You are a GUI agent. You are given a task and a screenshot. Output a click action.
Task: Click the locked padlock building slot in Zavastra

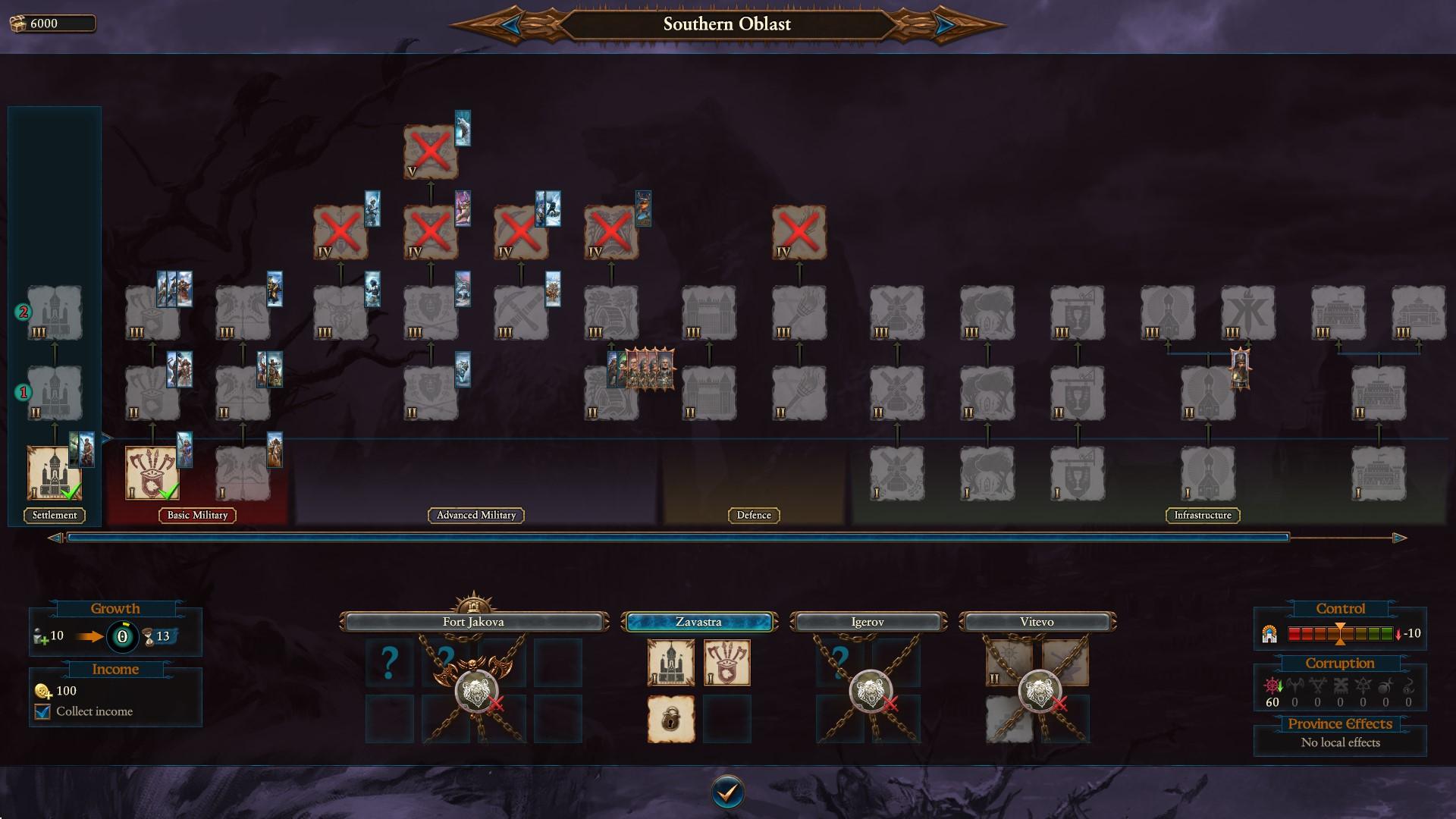click(670, 718)
